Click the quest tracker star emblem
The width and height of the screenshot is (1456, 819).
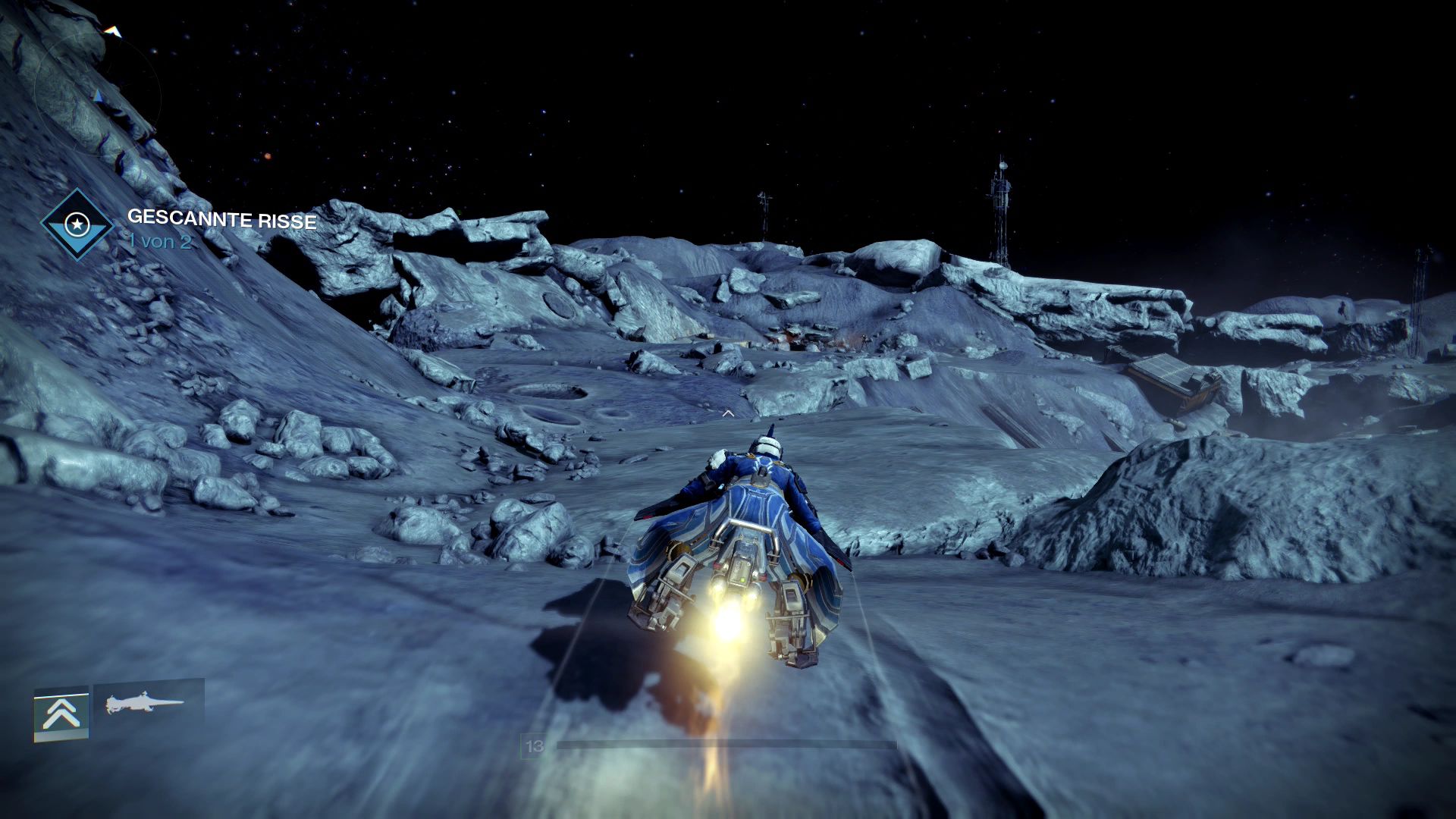tap(76, 224)
